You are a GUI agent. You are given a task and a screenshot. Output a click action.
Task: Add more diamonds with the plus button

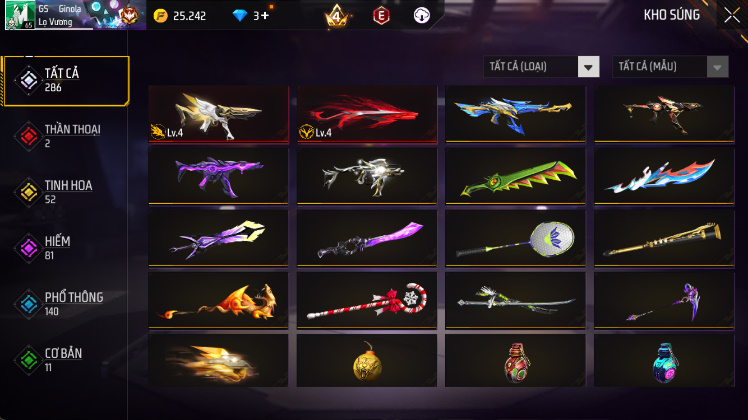click(263, 16)
